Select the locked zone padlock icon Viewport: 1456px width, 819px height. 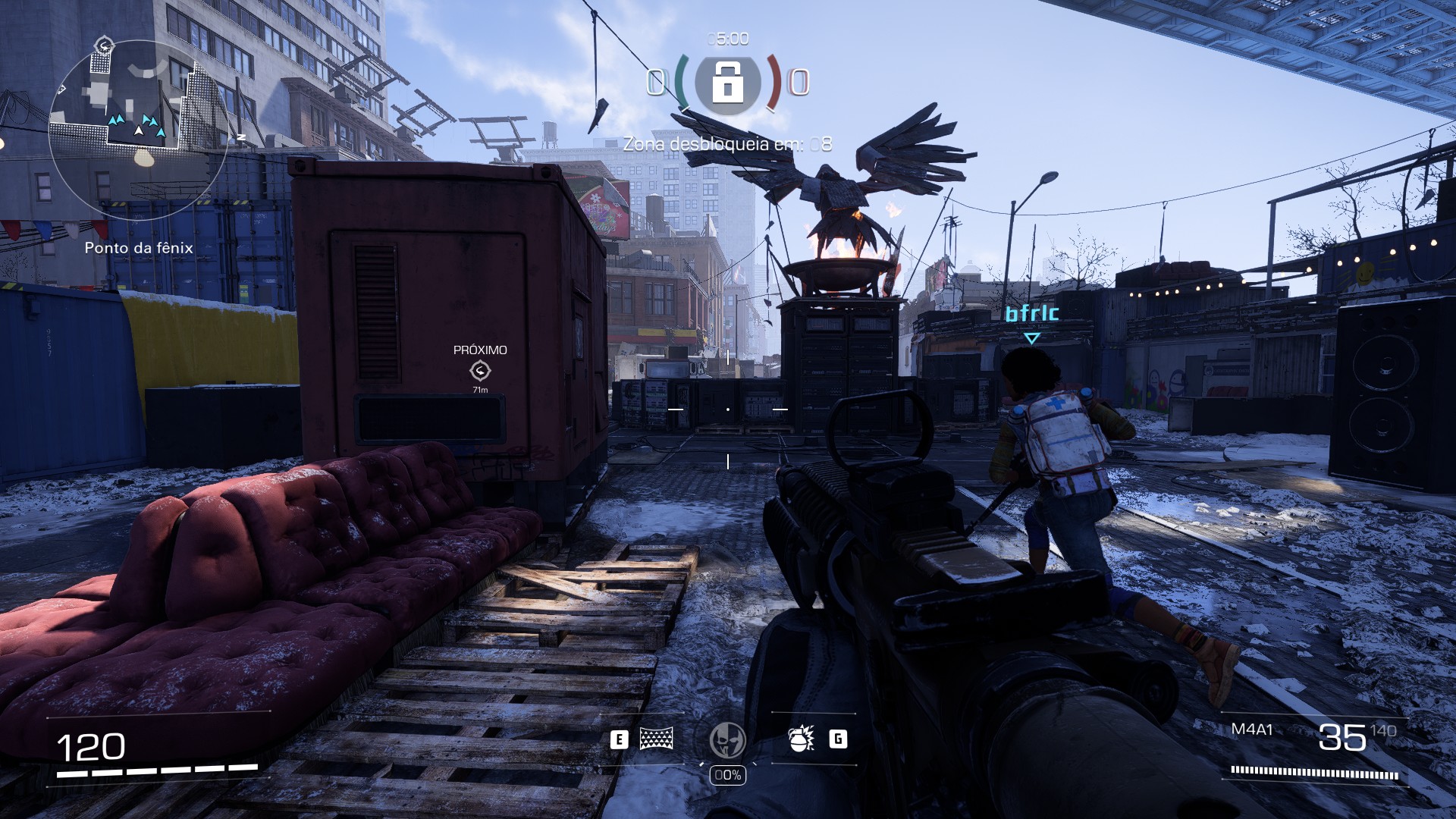727,82
